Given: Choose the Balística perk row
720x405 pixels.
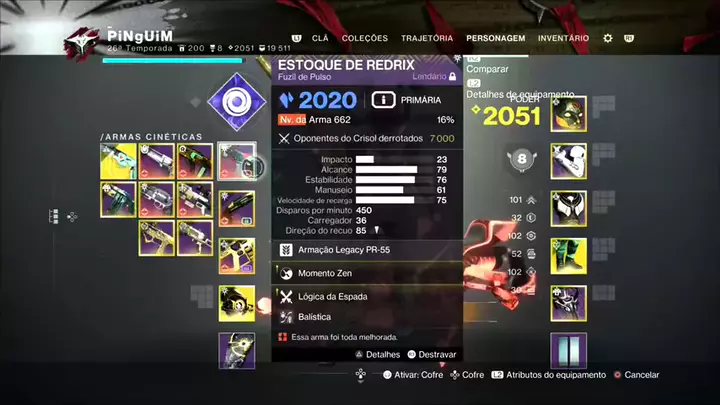Looking at the screenshot, I should pos(366,316).
